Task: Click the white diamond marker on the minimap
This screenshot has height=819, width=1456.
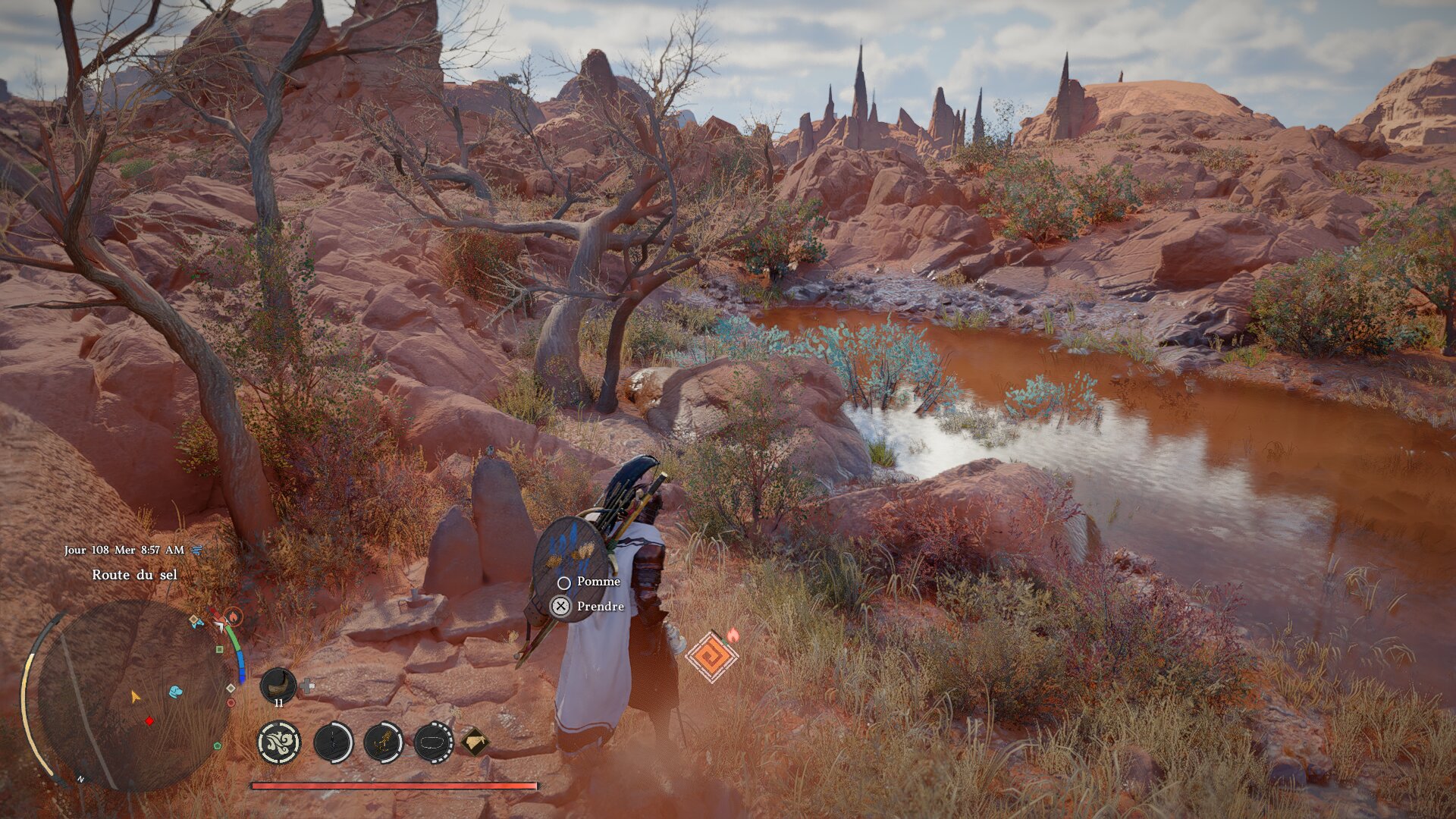Action: click(231, 689)
